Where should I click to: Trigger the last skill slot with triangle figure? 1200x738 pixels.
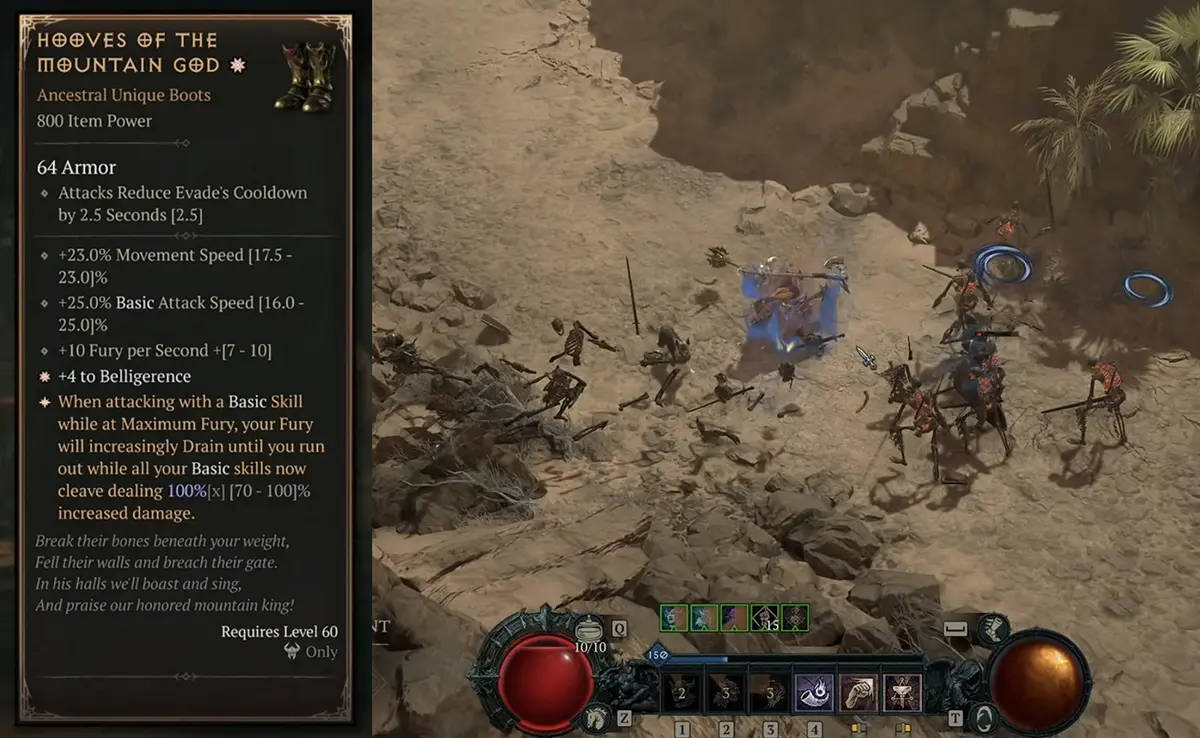click(x=903, y=692)
